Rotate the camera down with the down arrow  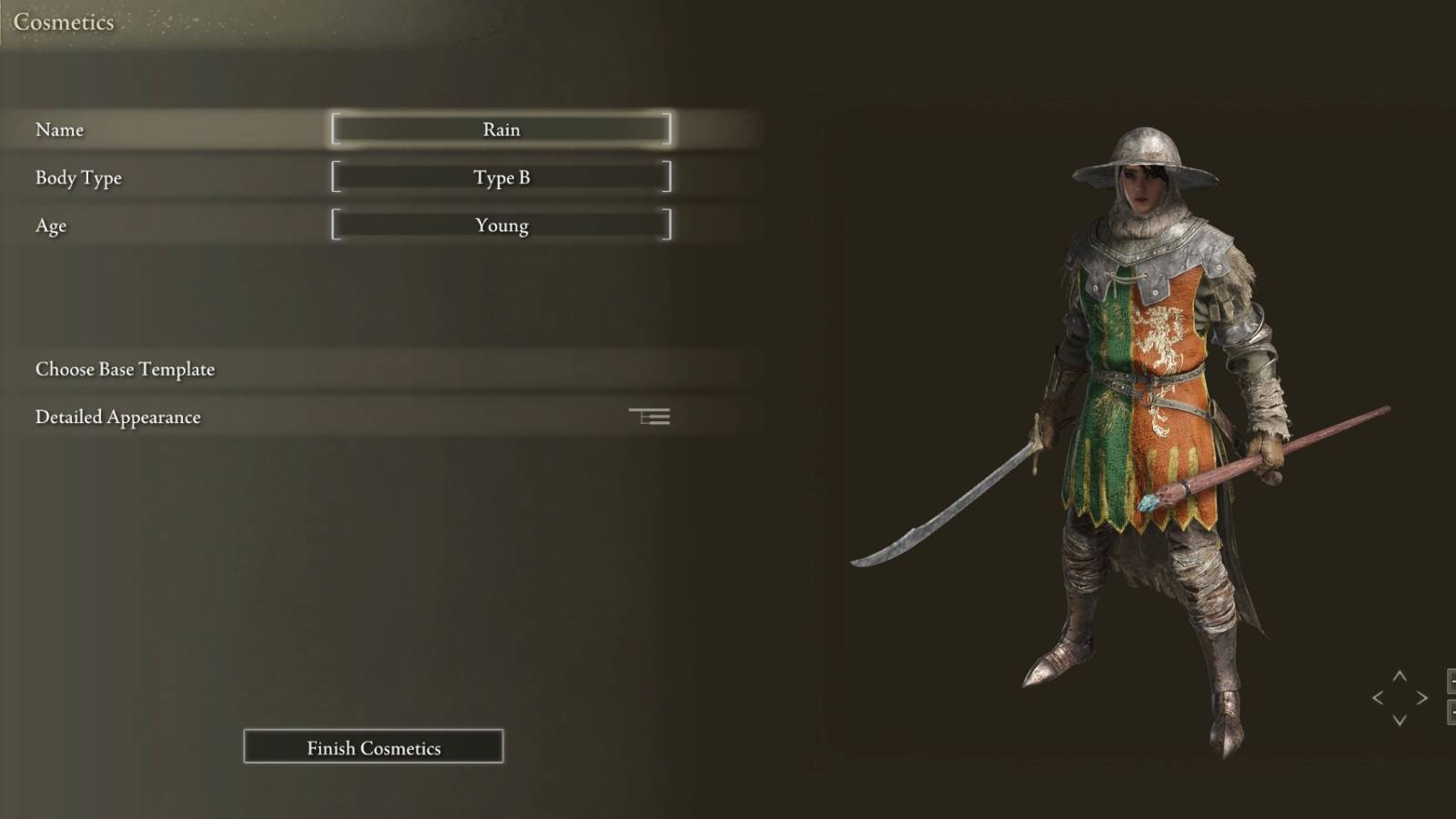click(1400, 720)
